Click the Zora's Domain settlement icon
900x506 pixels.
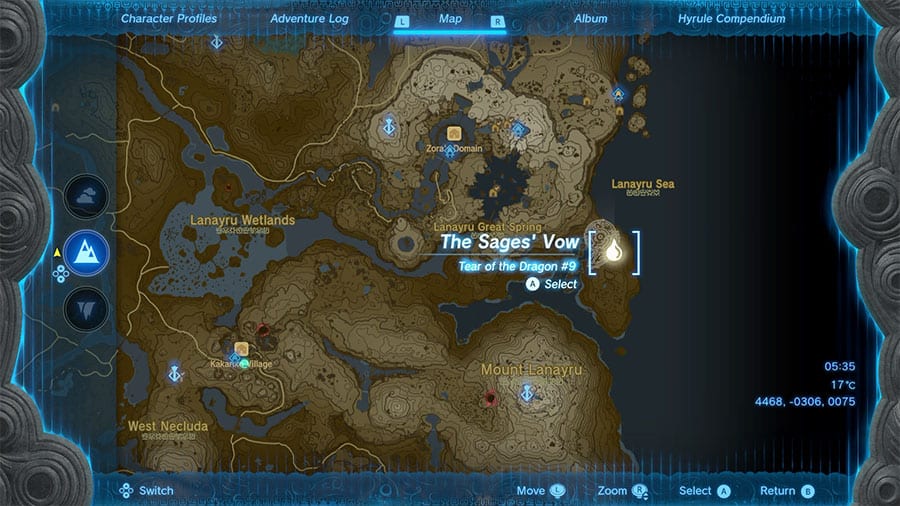pyautogui.click(x=454, y=133)
